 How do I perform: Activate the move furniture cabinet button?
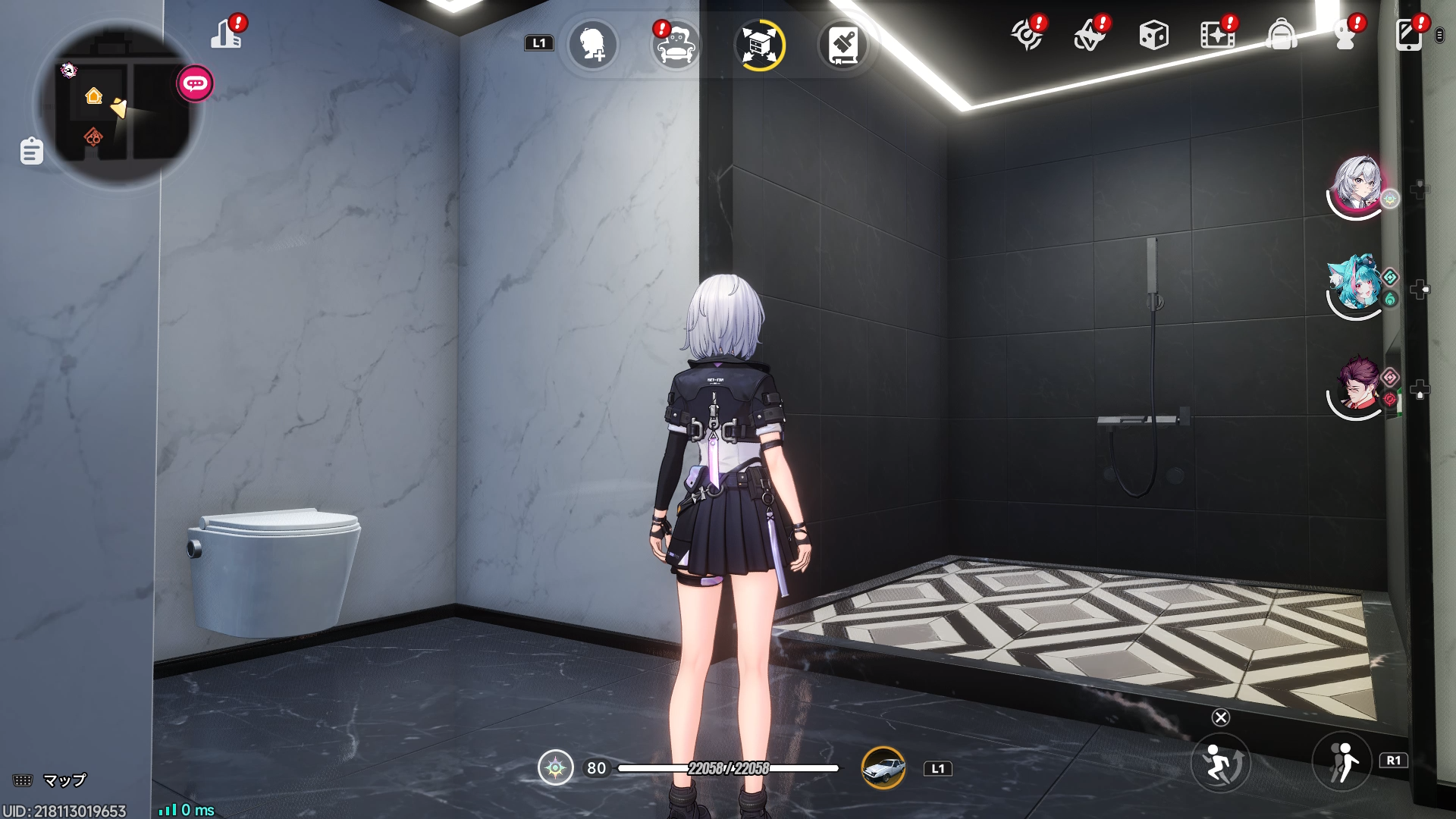click(x=760, y=45)
